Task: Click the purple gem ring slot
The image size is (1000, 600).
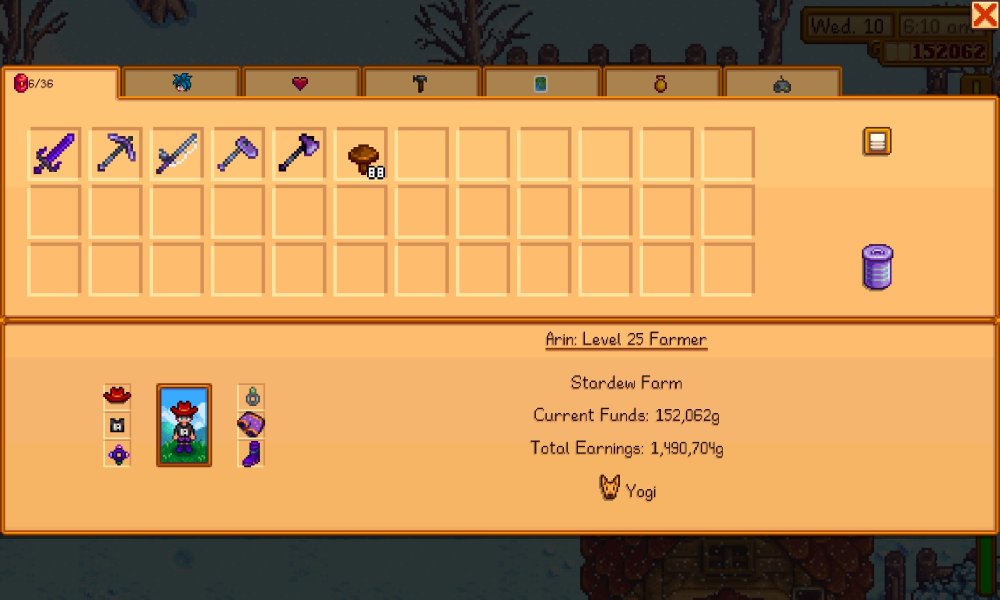Action: 118,455
